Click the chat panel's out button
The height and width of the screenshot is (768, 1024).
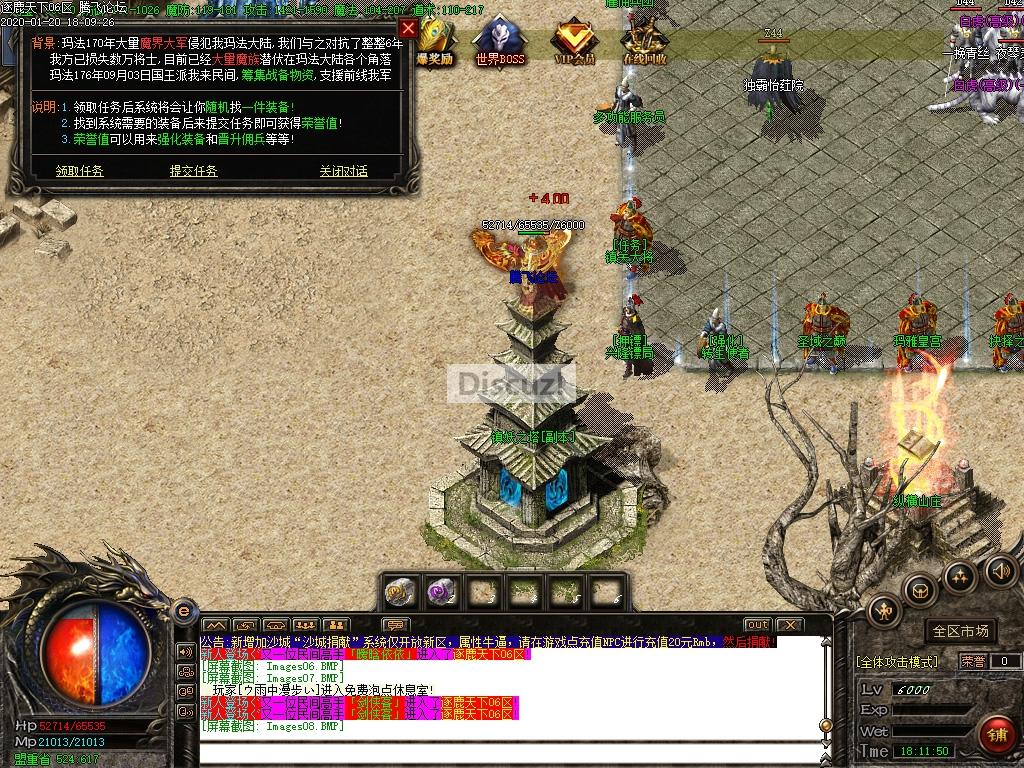pos(757,625)
